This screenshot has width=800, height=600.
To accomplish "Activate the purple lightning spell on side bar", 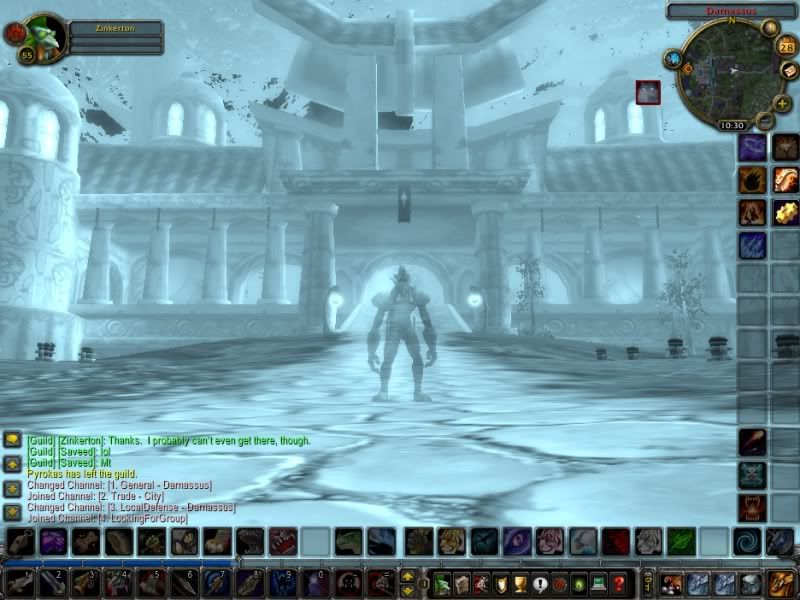I will pyautogui.click(x=752, y=148).
